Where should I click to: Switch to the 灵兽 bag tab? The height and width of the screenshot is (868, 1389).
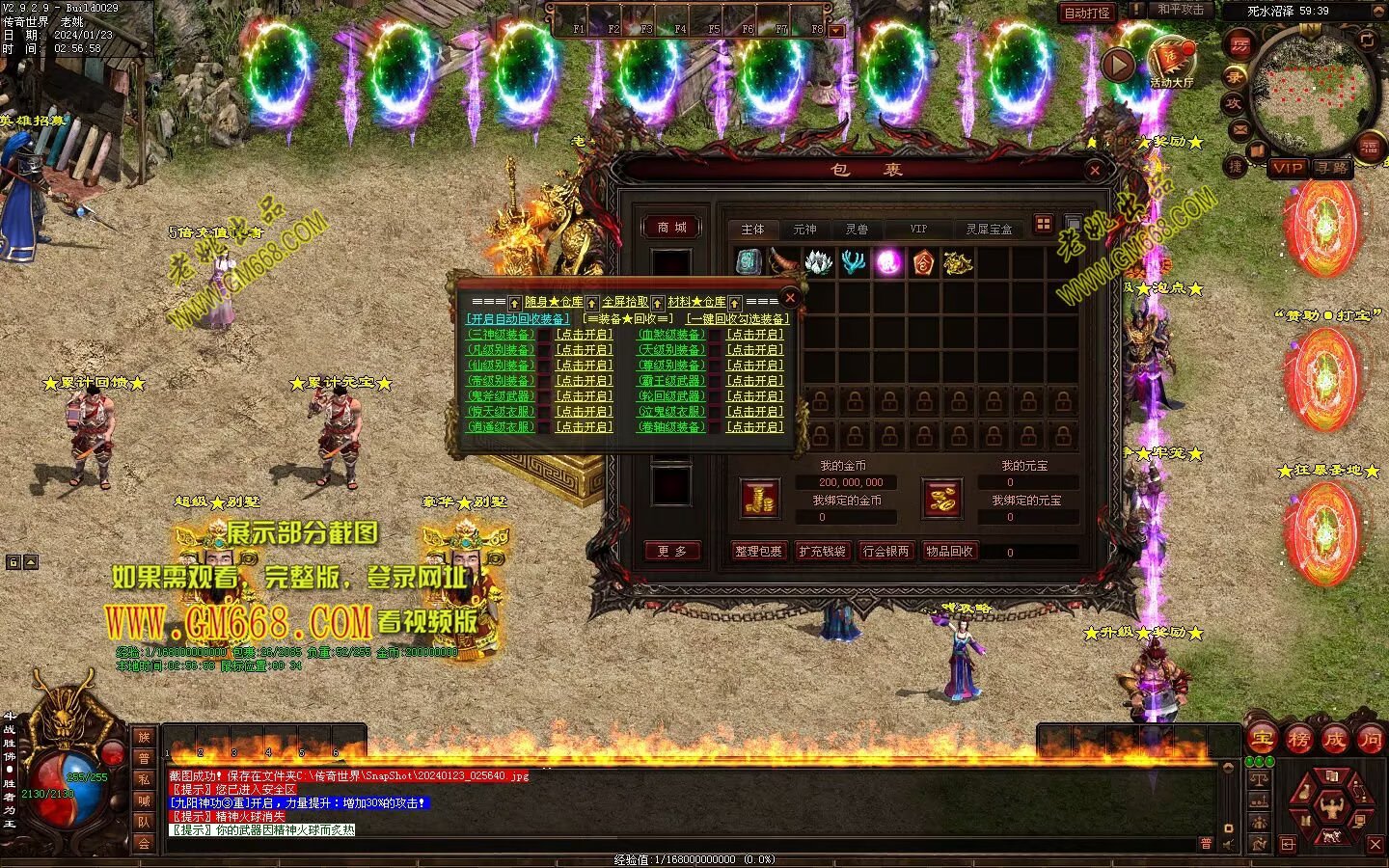pyautogui.click(x=857, y=230)
